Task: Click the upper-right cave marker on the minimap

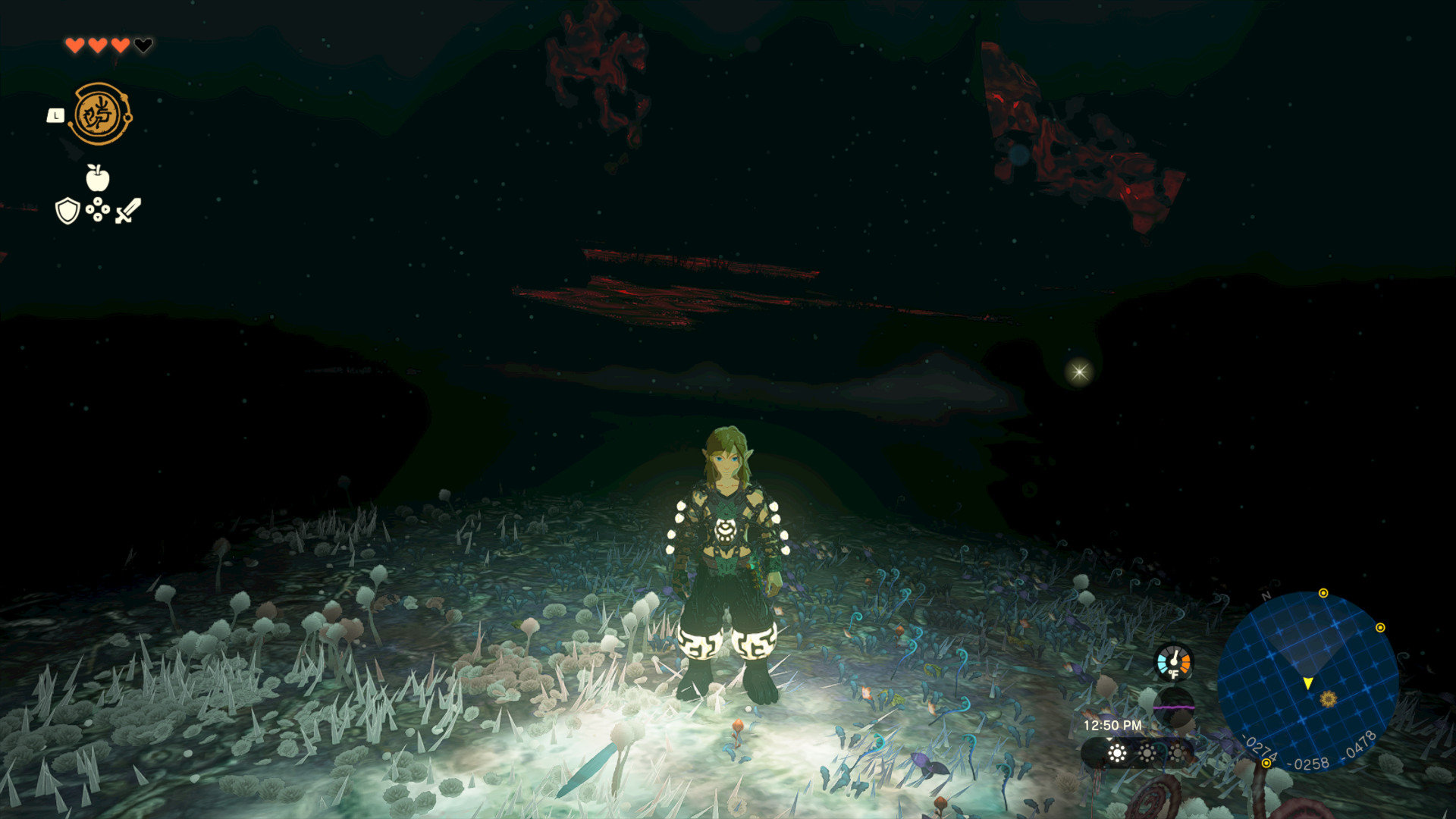Action: tap(1381, 627)
